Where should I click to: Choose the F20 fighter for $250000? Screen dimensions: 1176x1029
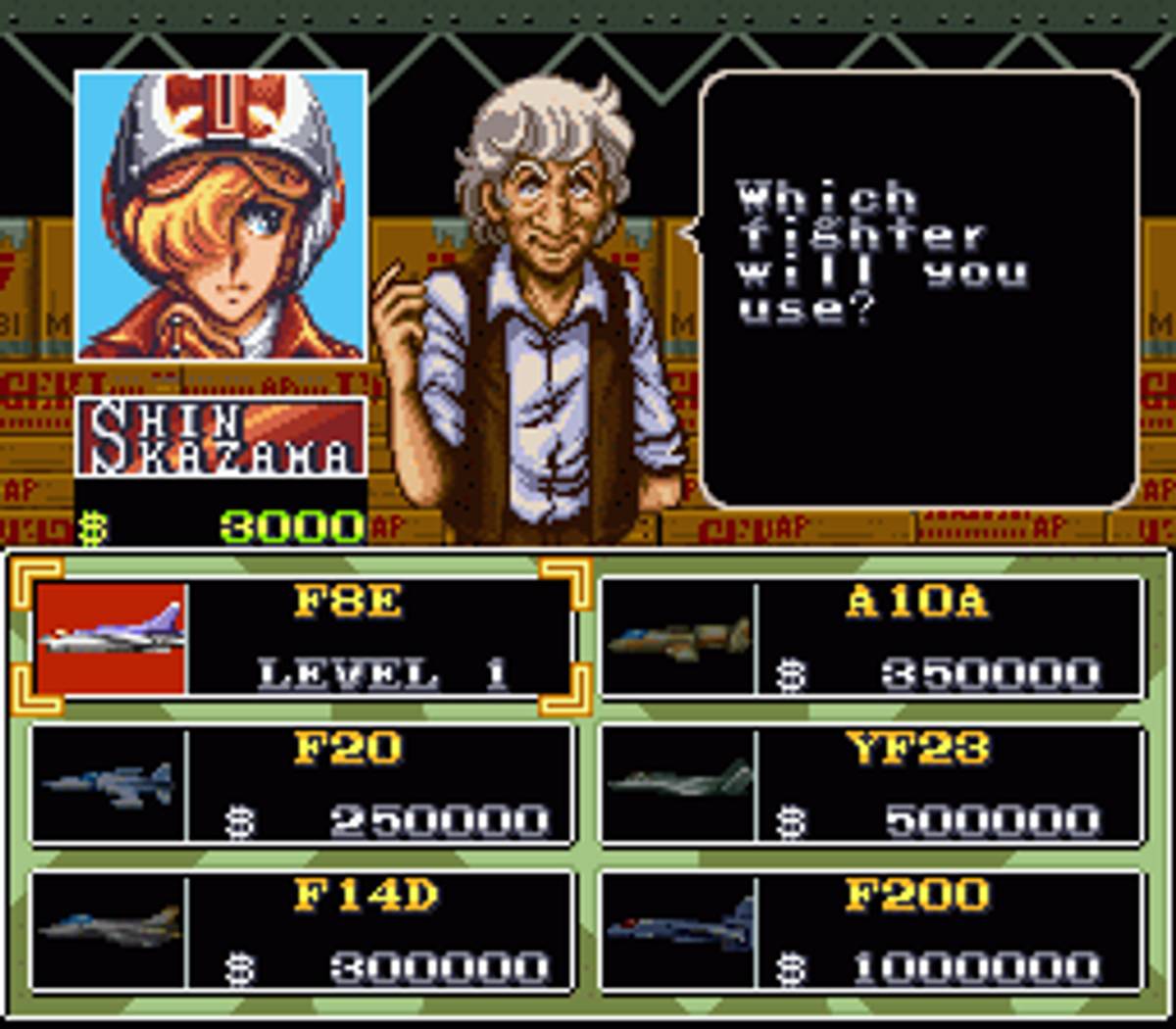[302, 784]
